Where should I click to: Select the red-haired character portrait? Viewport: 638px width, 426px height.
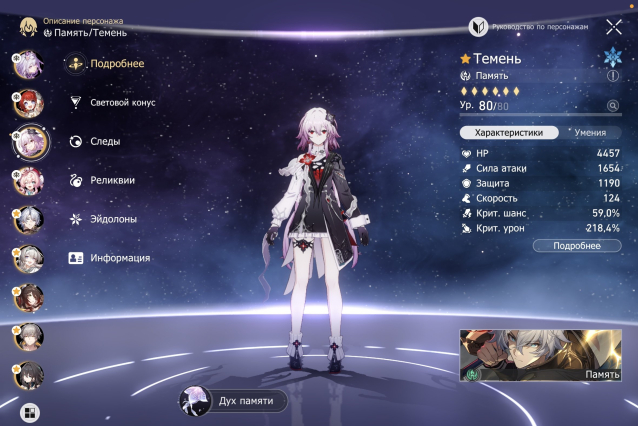coord(27,102)
